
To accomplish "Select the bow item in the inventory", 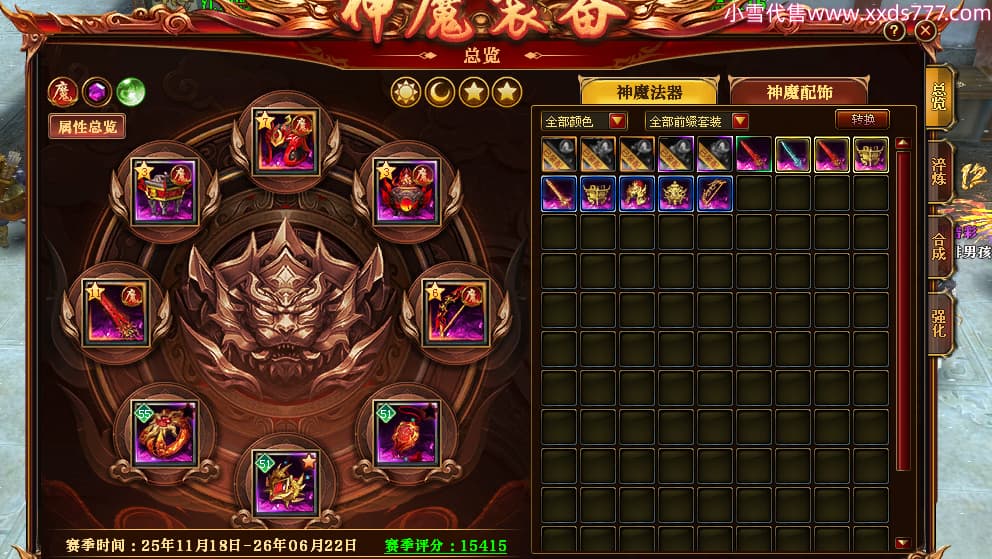I will (x=715, y=193).
